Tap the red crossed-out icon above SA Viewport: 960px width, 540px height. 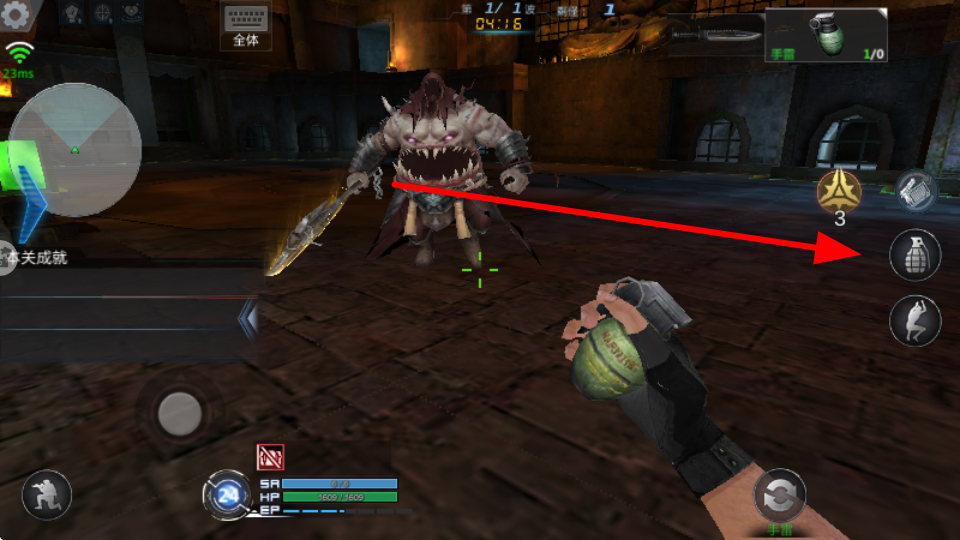click(x=270, y=457)
